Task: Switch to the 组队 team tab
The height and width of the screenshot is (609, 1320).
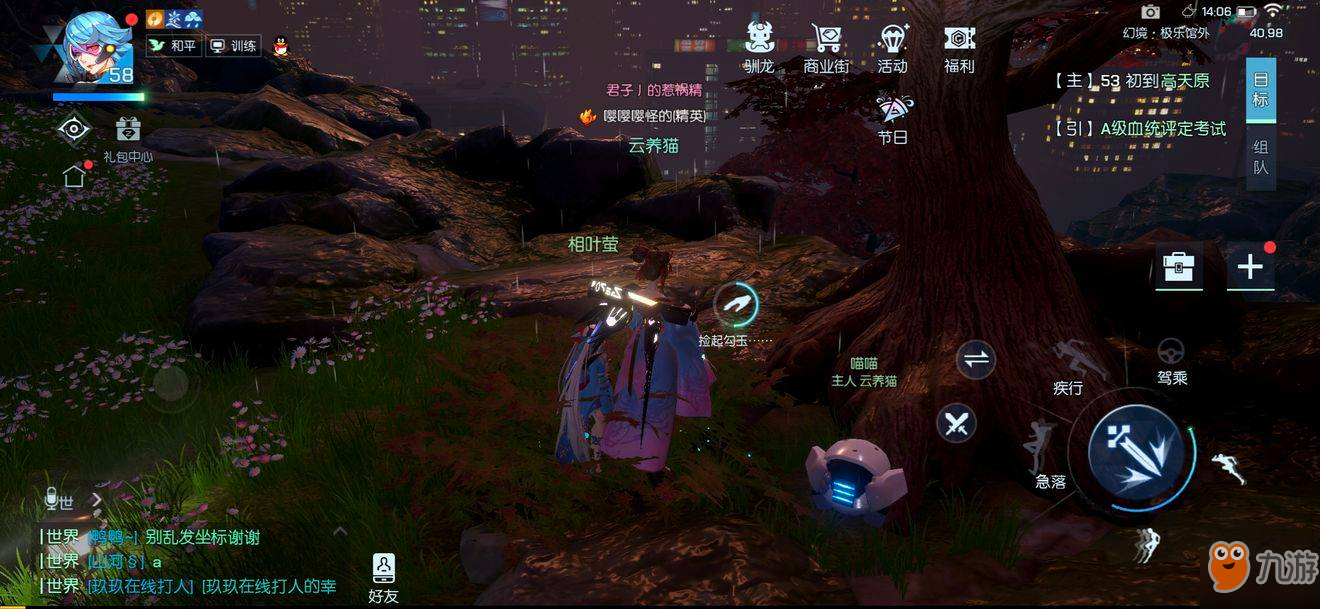Action: click(1261, 157)
